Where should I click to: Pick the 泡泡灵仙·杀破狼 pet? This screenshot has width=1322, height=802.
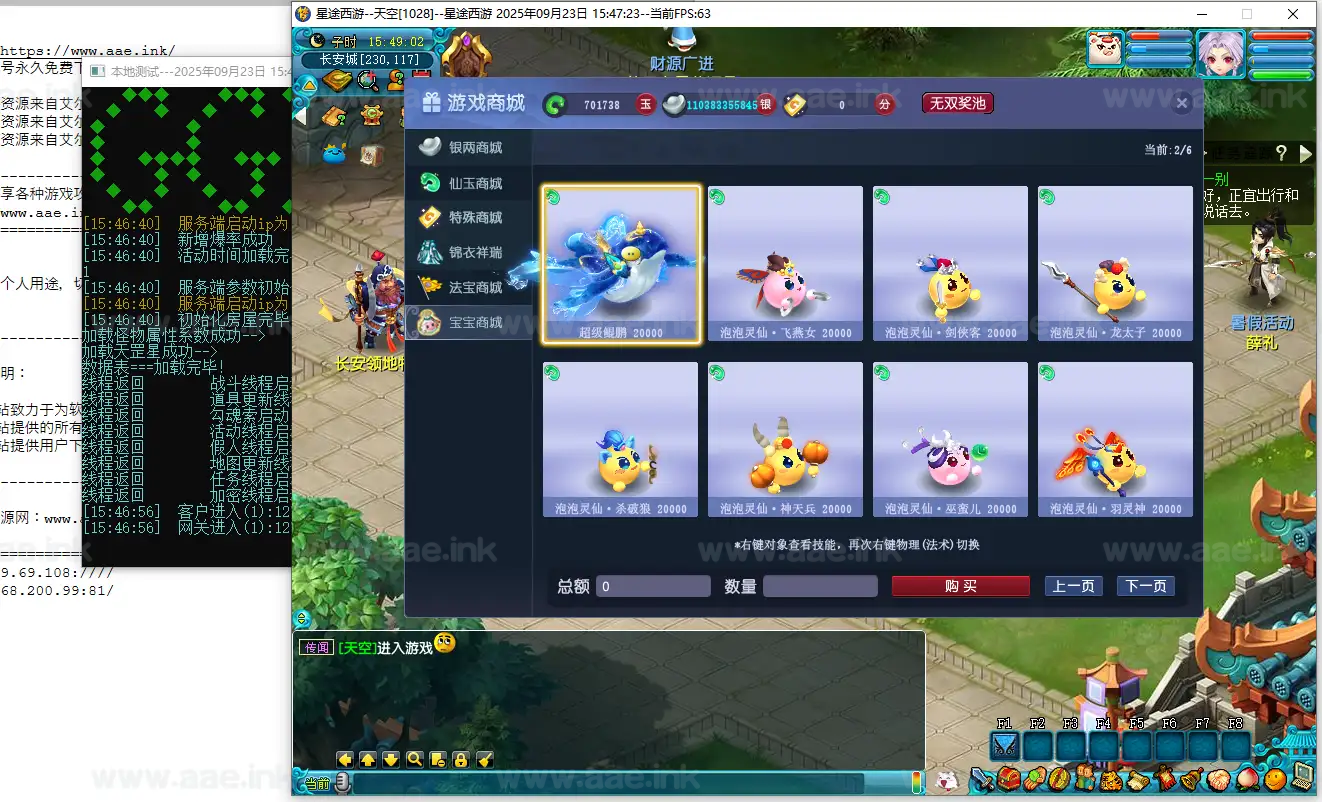pos(621,440)
